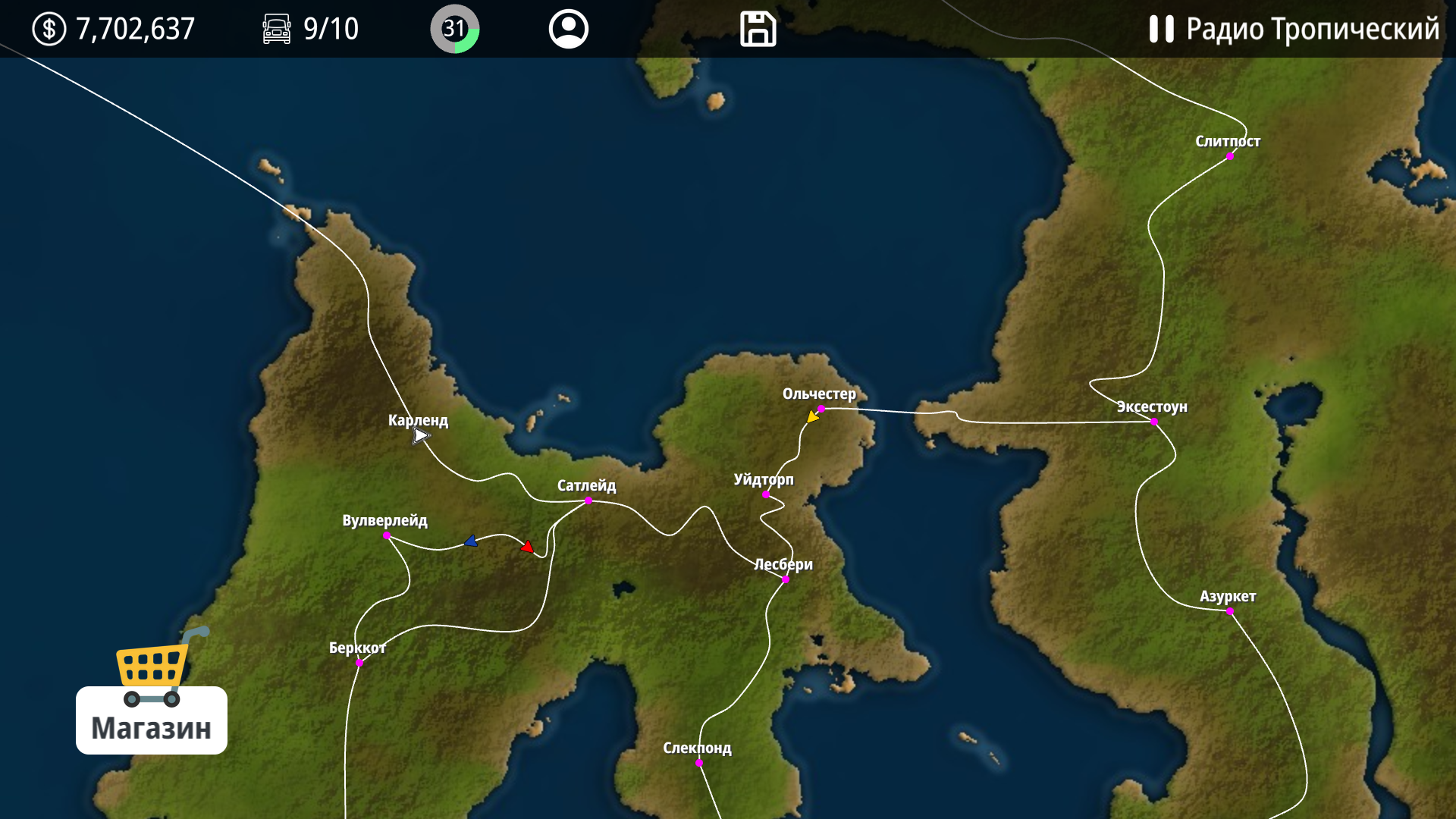
Task: Click the Слекпонд city marker
Action: (698, 764)
